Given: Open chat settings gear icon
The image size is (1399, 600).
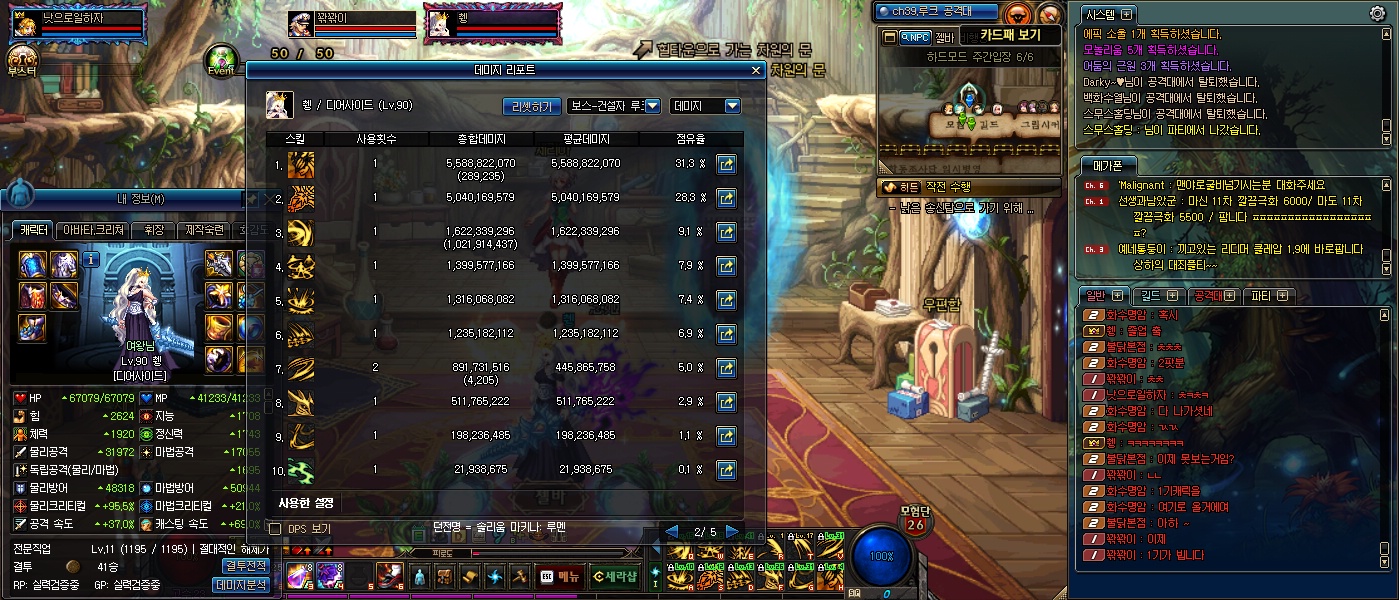Looking at the screenshot, I should click(x=1377, y=13).
